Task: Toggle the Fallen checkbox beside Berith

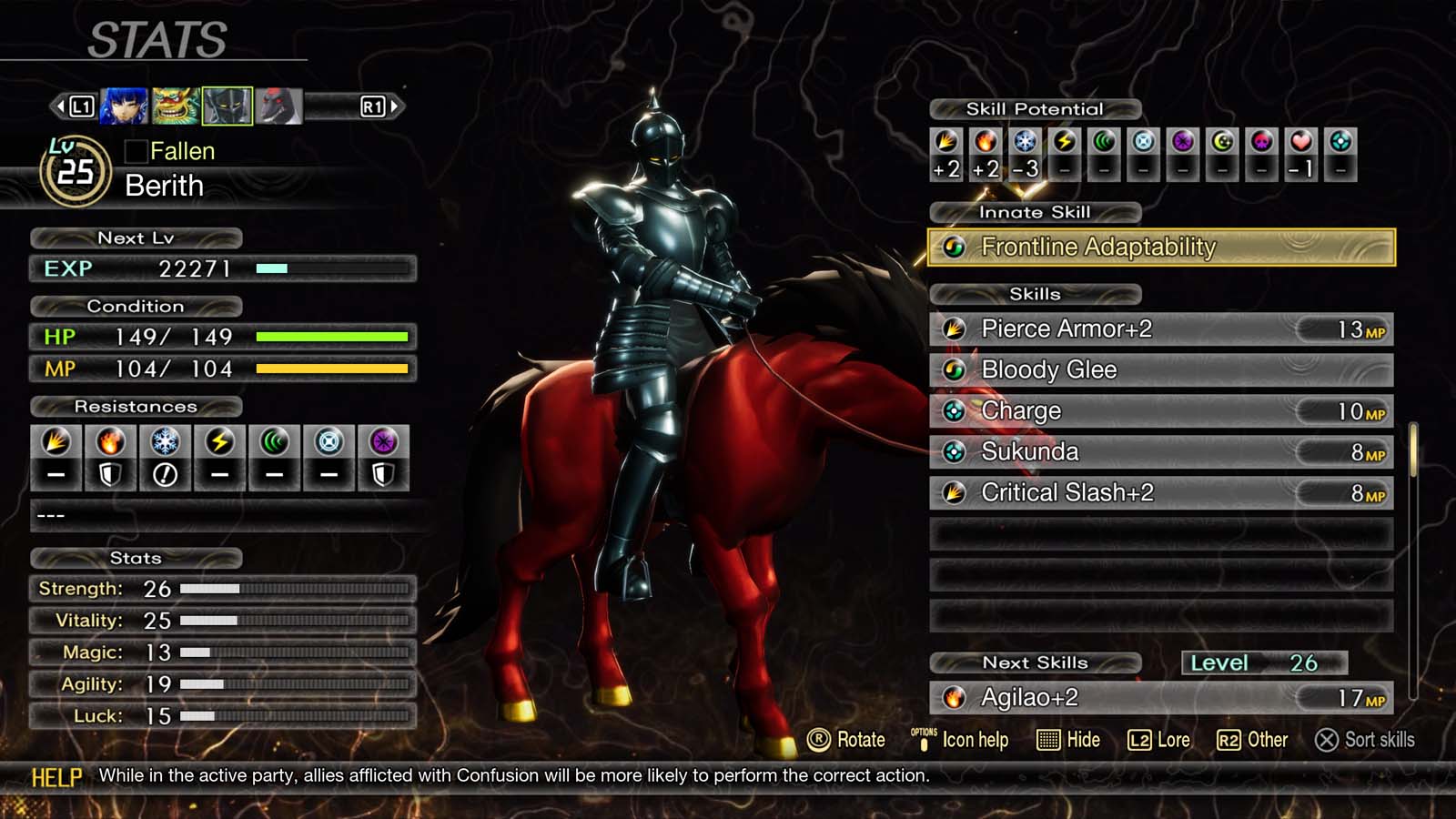Action: 135,151
